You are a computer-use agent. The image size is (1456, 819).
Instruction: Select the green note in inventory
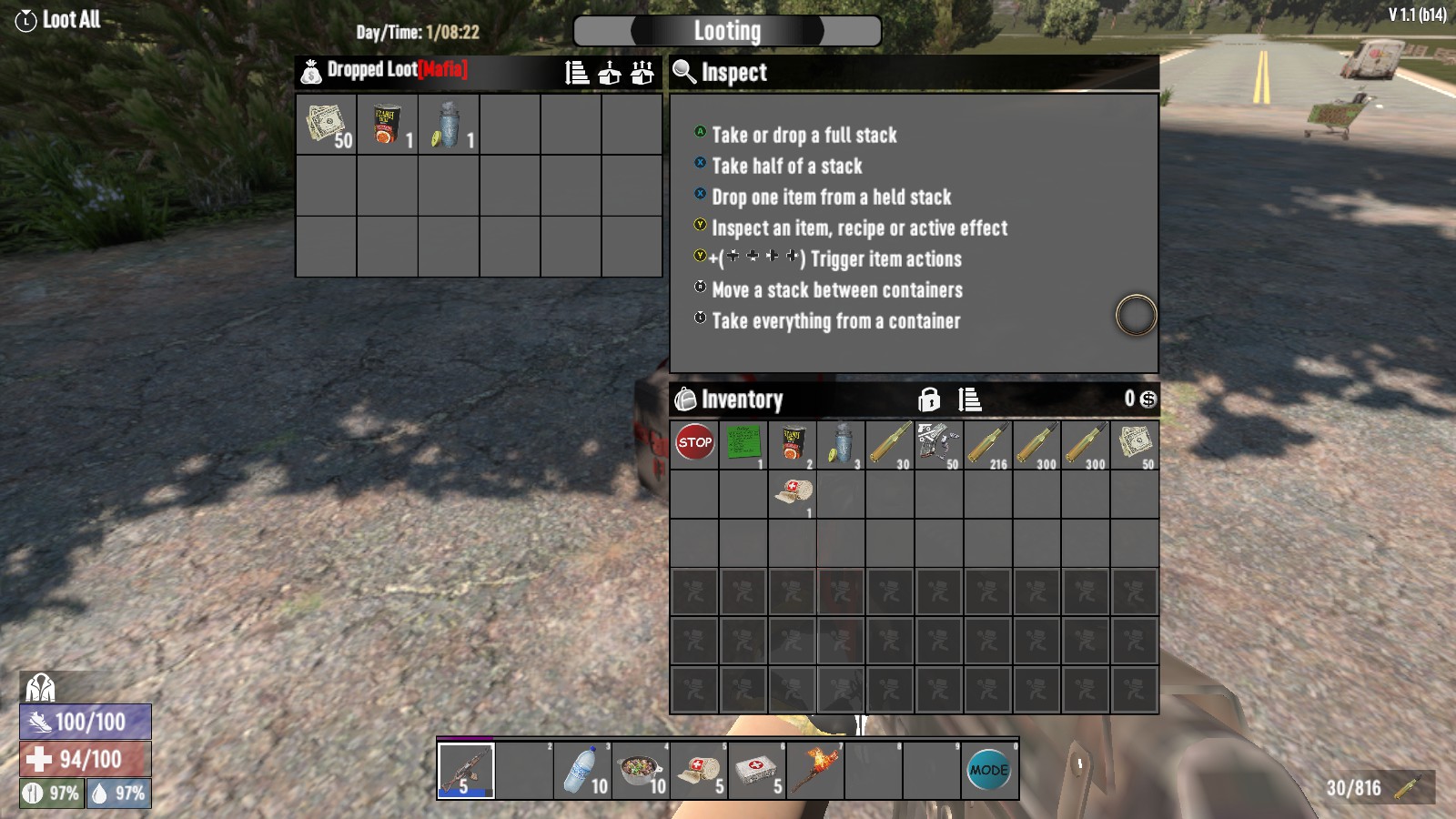coord(743,444)
